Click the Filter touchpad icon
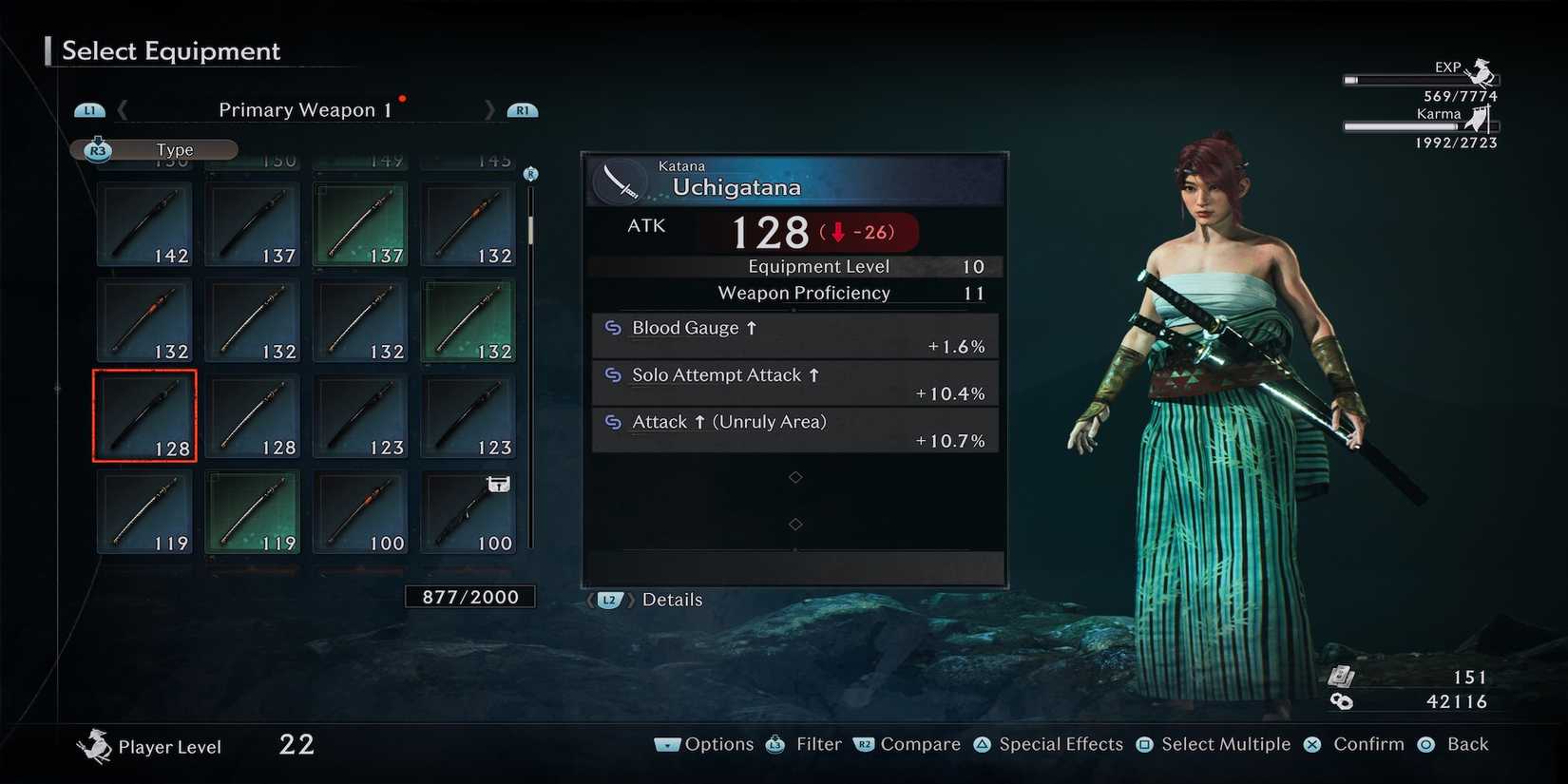The width and height of the screenshot is (1568, 784). coord(774,744)
